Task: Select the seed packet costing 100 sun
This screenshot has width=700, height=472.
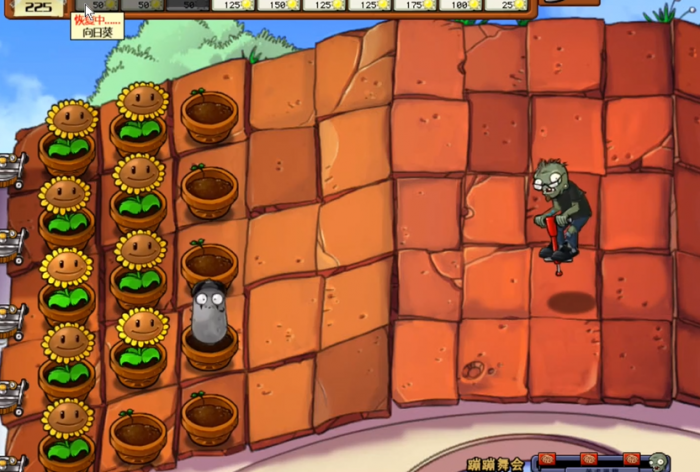Action: click(461, 5)
